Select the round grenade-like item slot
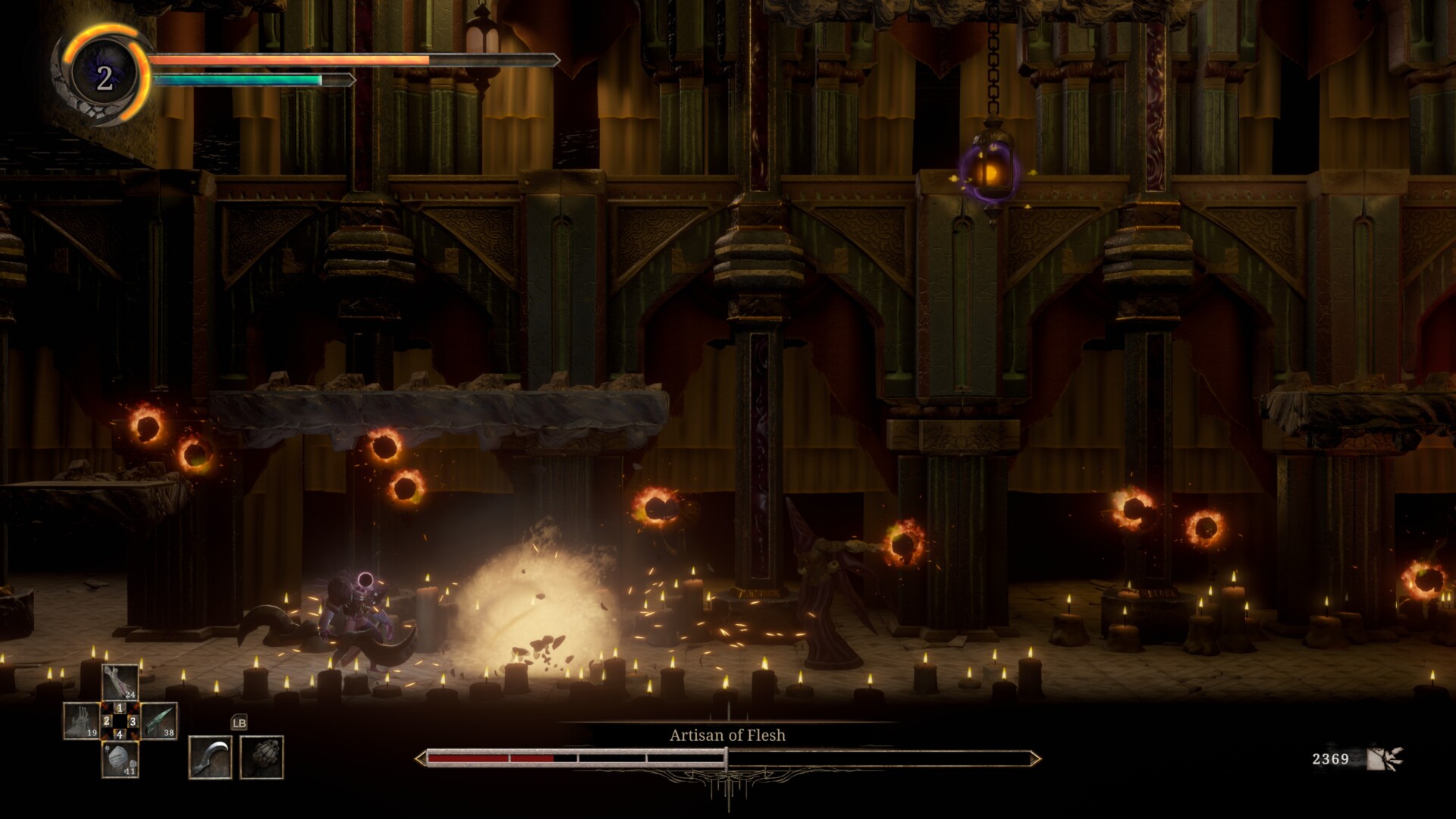This screenshot has width=1456, height=819. [x=262, y=757]
